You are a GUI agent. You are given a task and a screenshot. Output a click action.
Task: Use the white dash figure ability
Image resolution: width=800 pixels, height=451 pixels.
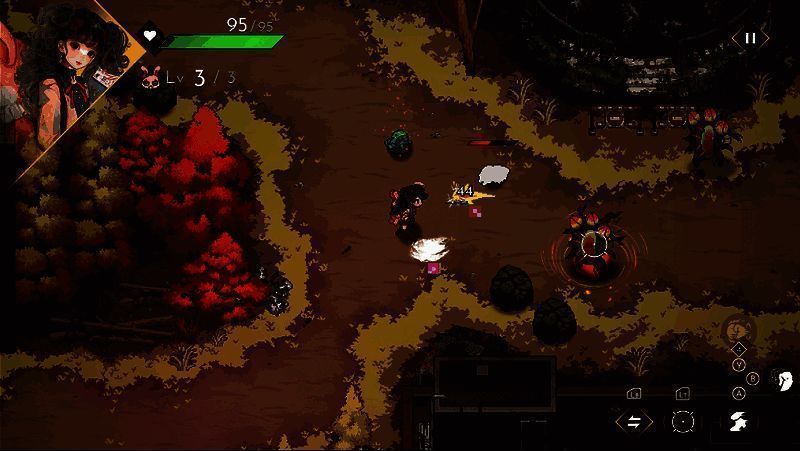click(737, 421)
